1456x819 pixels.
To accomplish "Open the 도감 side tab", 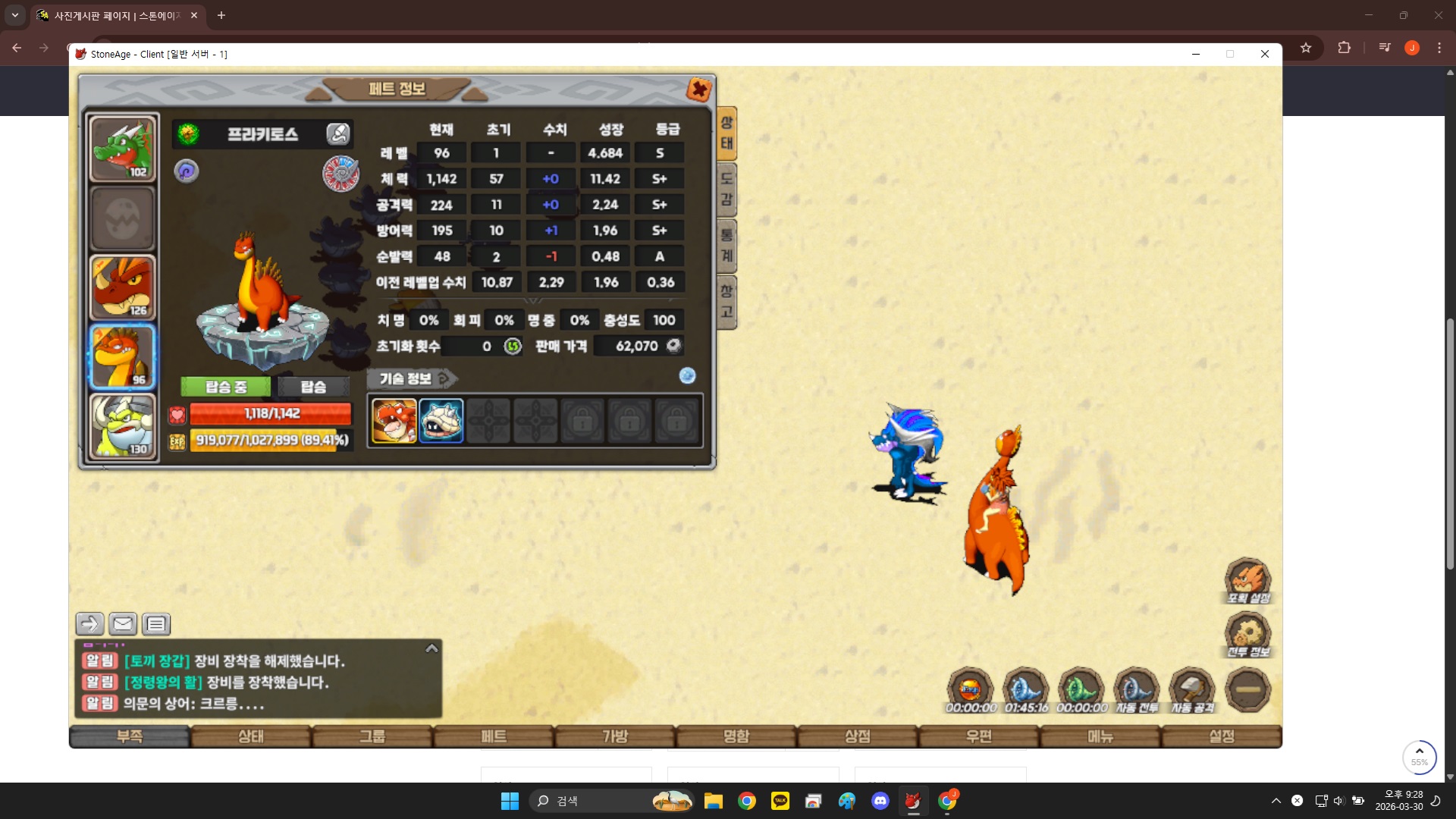I will 726,190.
